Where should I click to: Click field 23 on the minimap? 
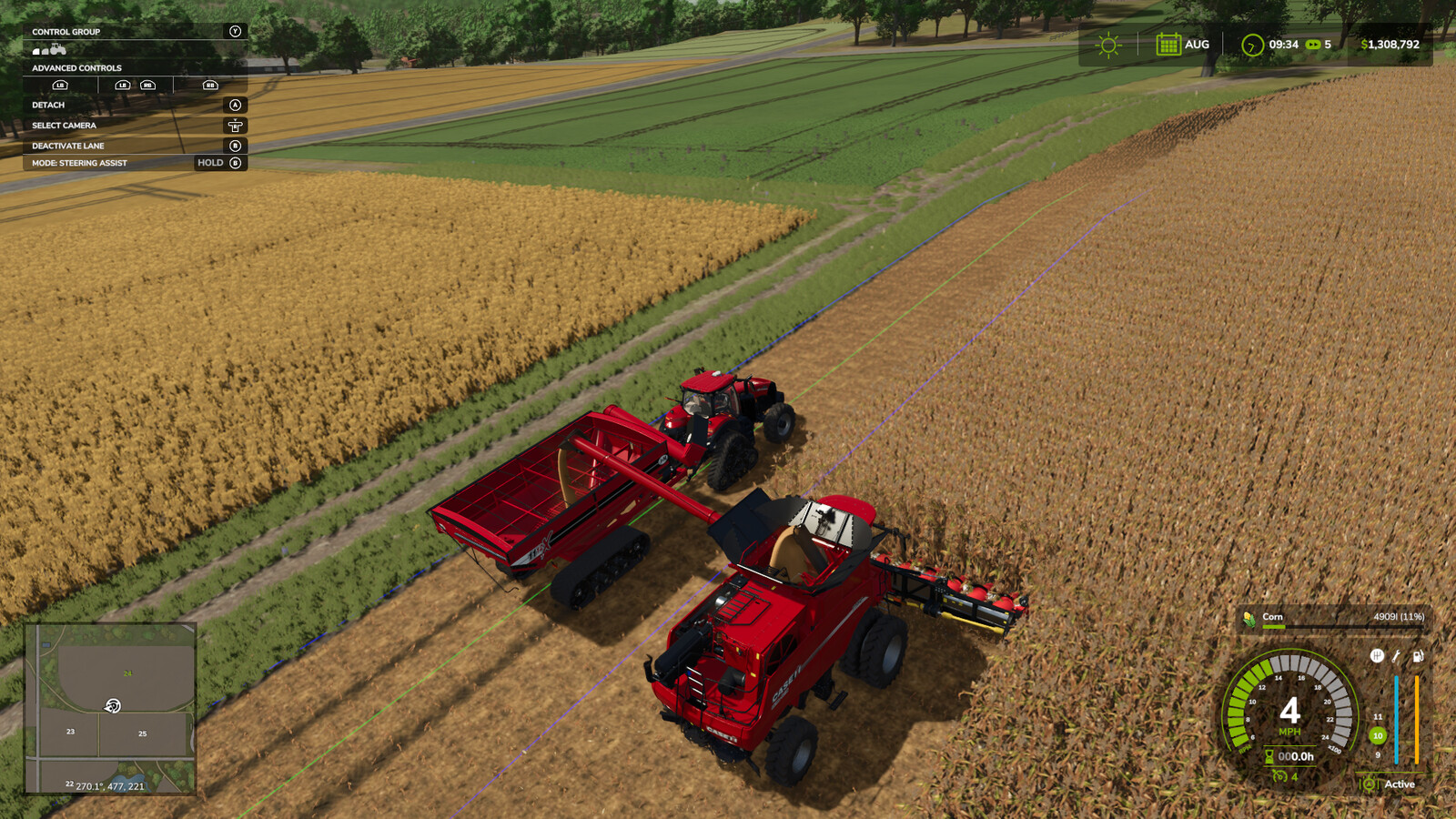[70, 732]
